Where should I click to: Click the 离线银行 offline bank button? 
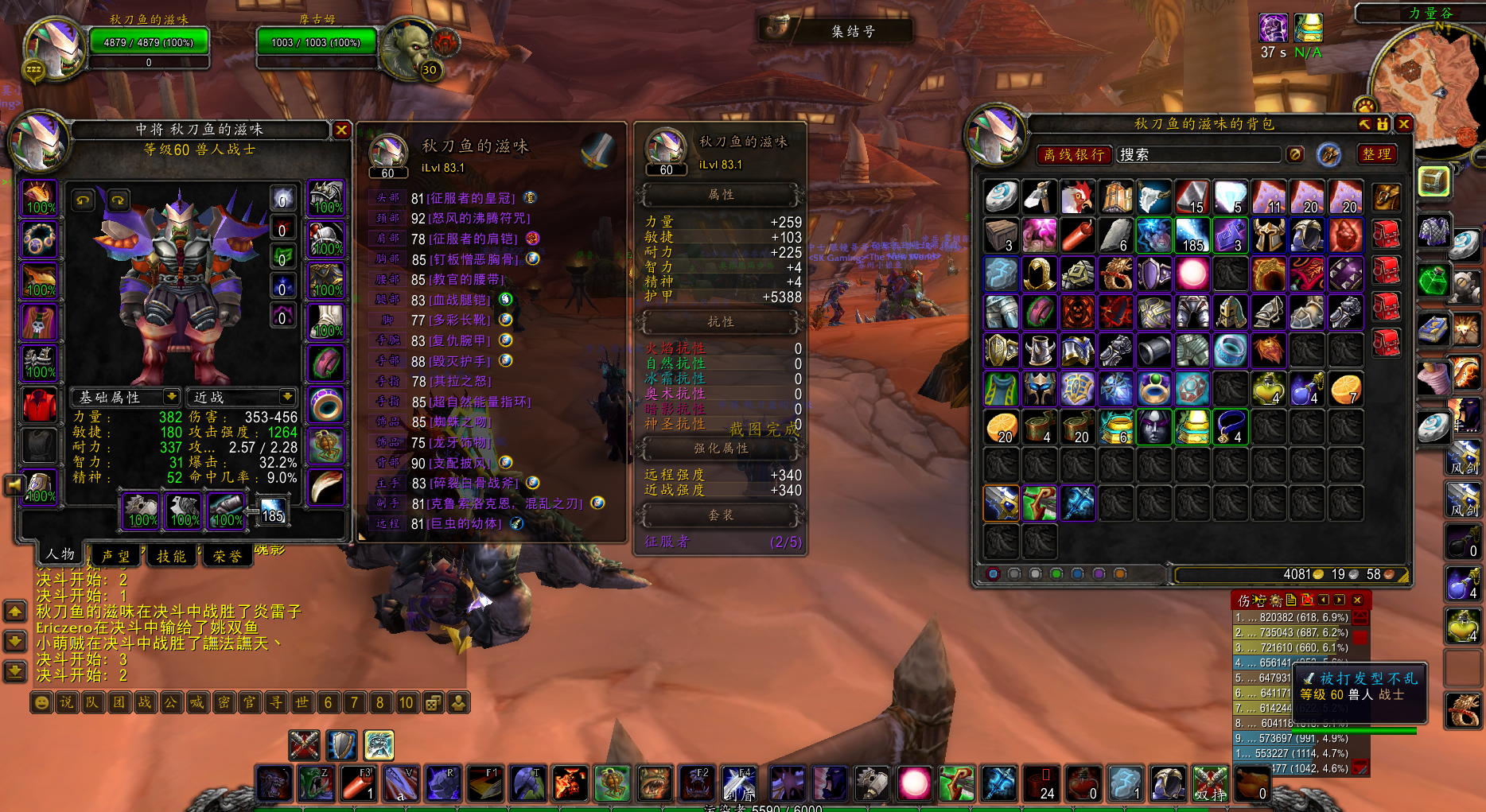tap(1074, 155)
